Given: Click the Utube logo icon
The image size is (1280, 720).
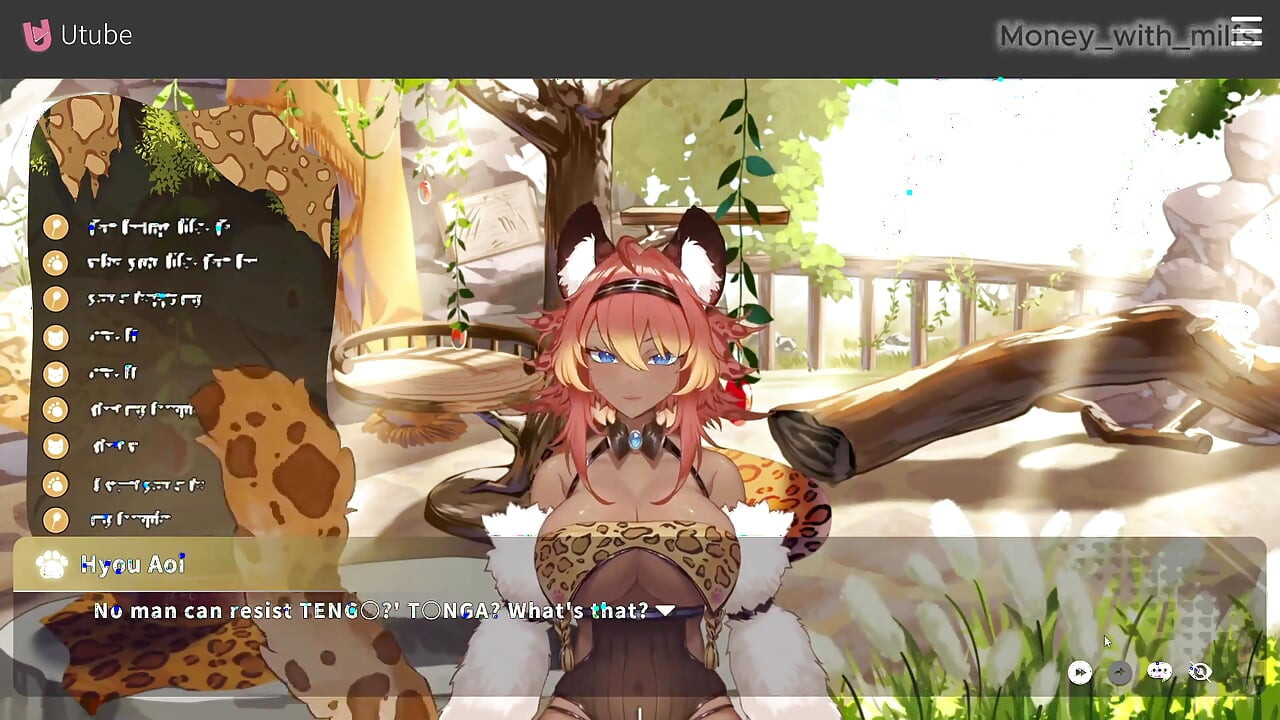Looking at the screenshot, I should point(37,32).
